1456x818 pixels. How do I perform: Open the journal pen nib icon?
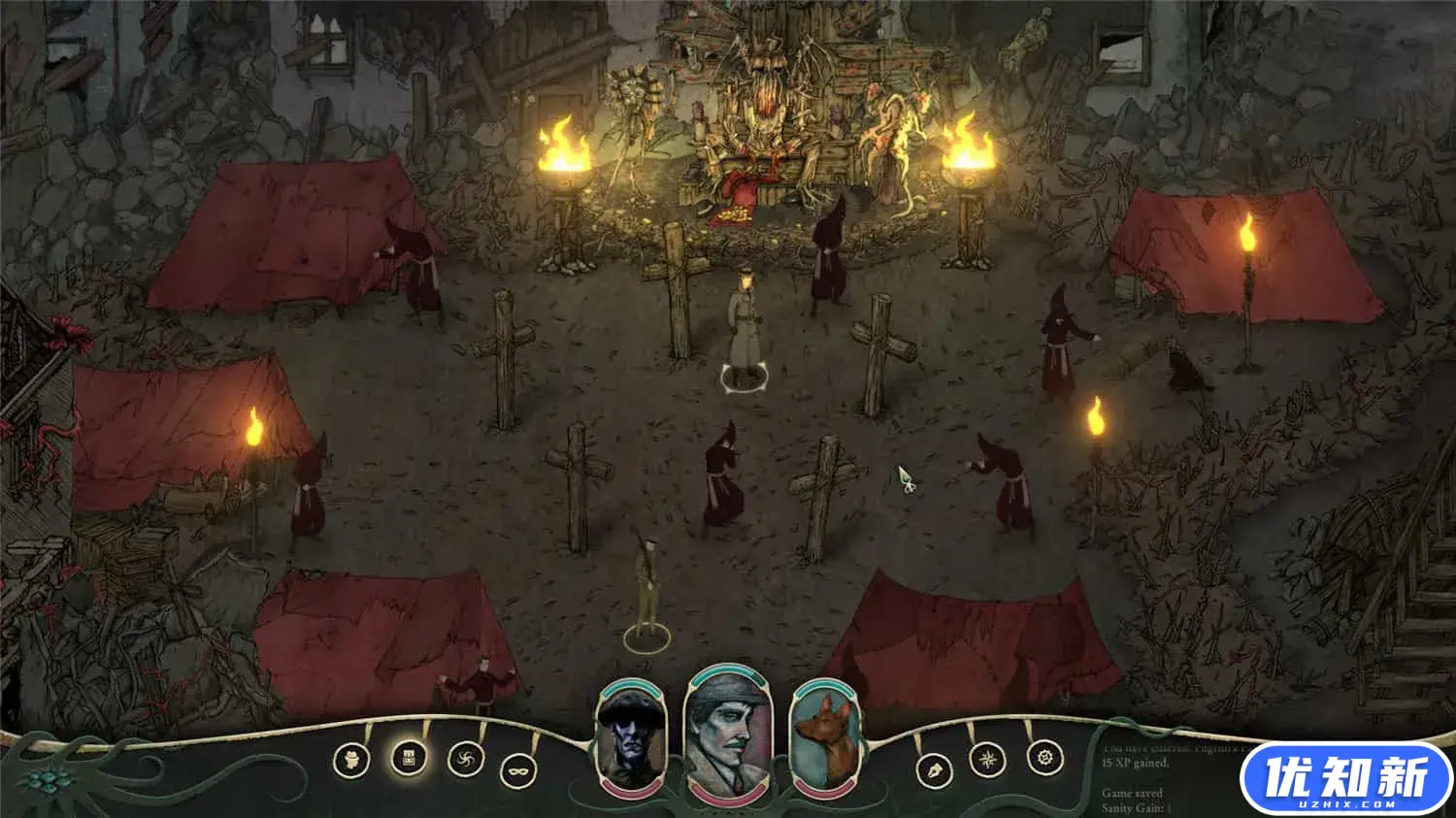(x=934, y=771)
